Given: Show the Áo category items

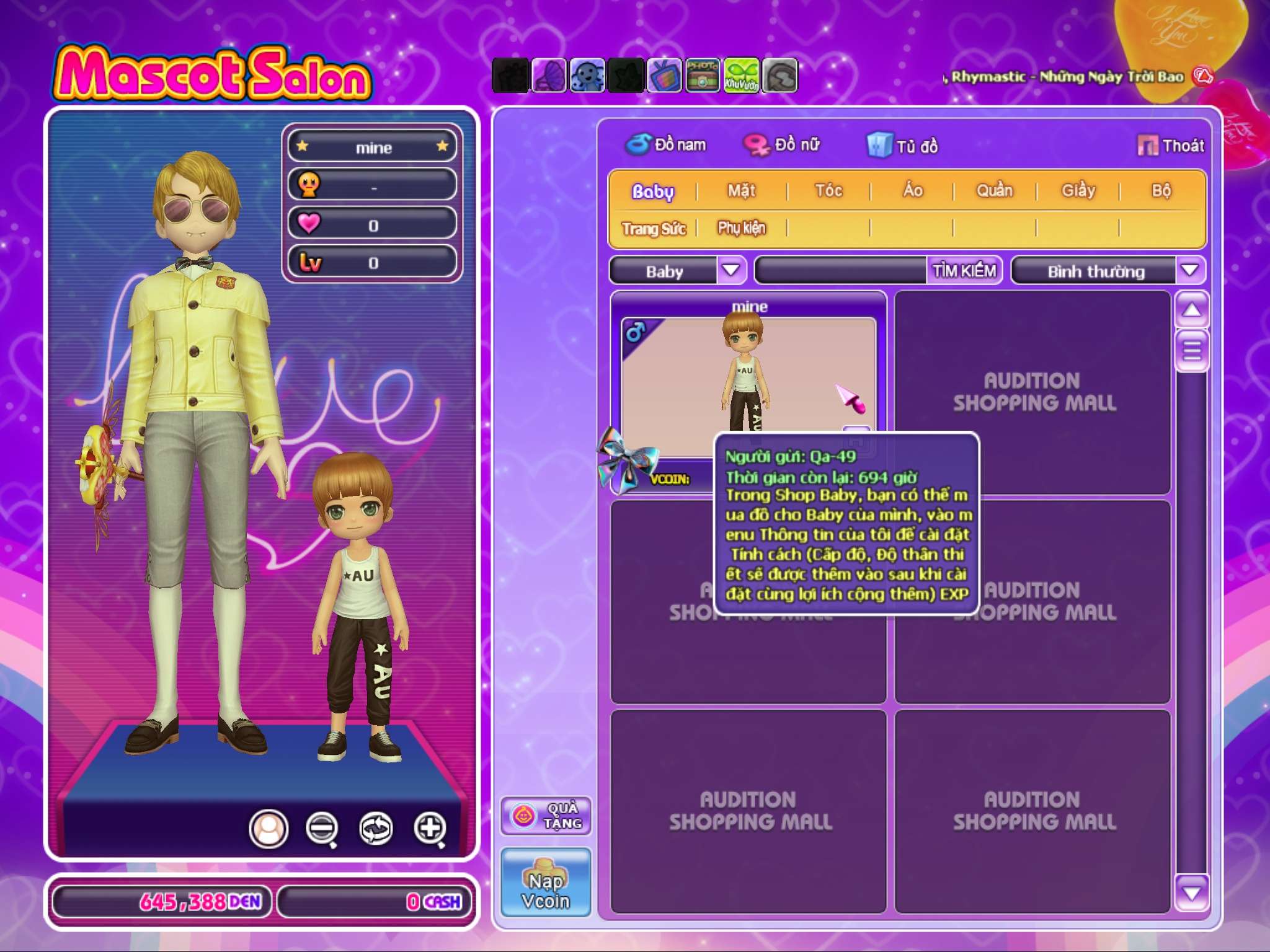Looking at the screenshot, I should click(x=912, y=191).
